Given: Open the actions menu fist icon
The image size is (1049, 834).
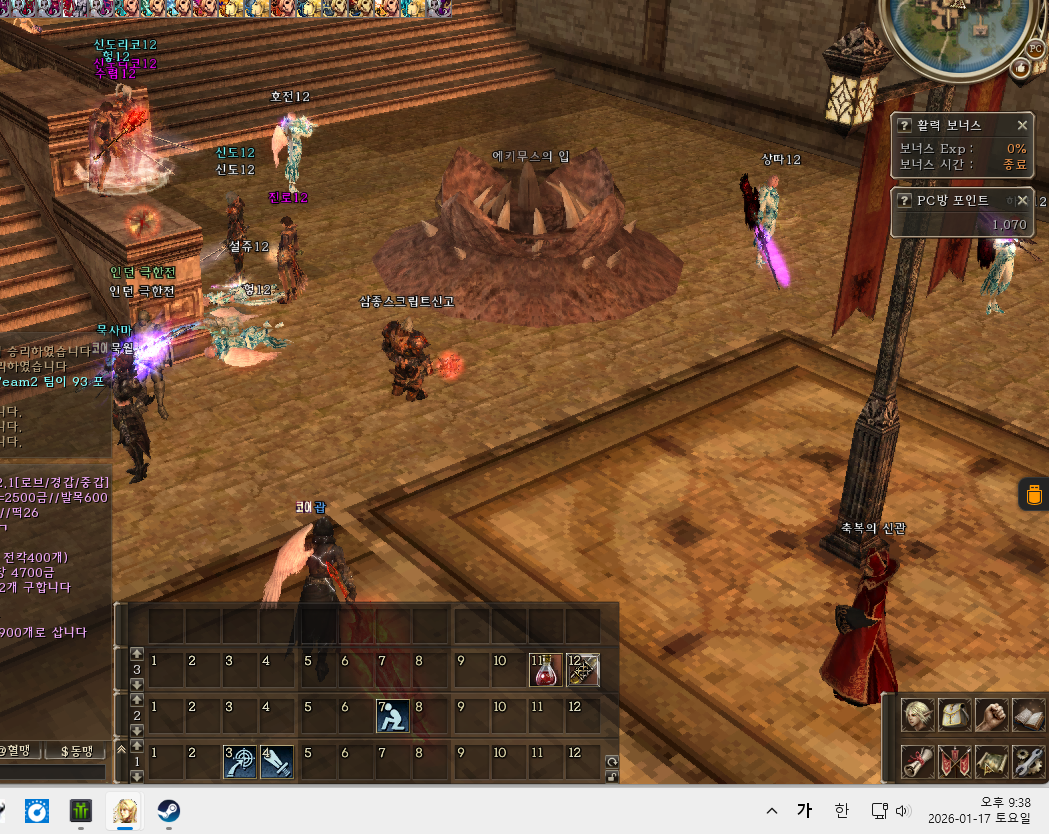Looking at the screenshot, I should click(x=992, y=716).
